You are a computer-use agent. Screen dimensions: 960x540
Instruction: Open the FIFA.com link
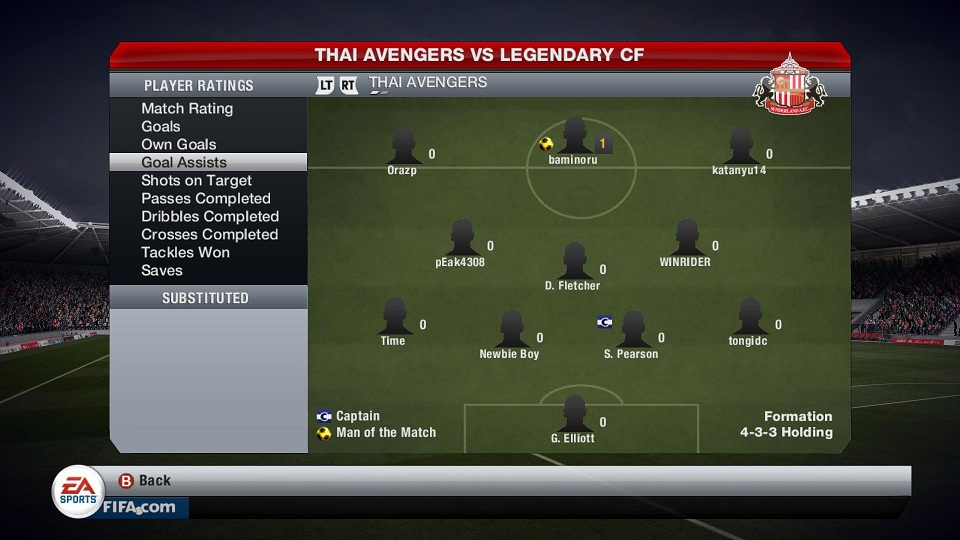(x=138, y=507)
